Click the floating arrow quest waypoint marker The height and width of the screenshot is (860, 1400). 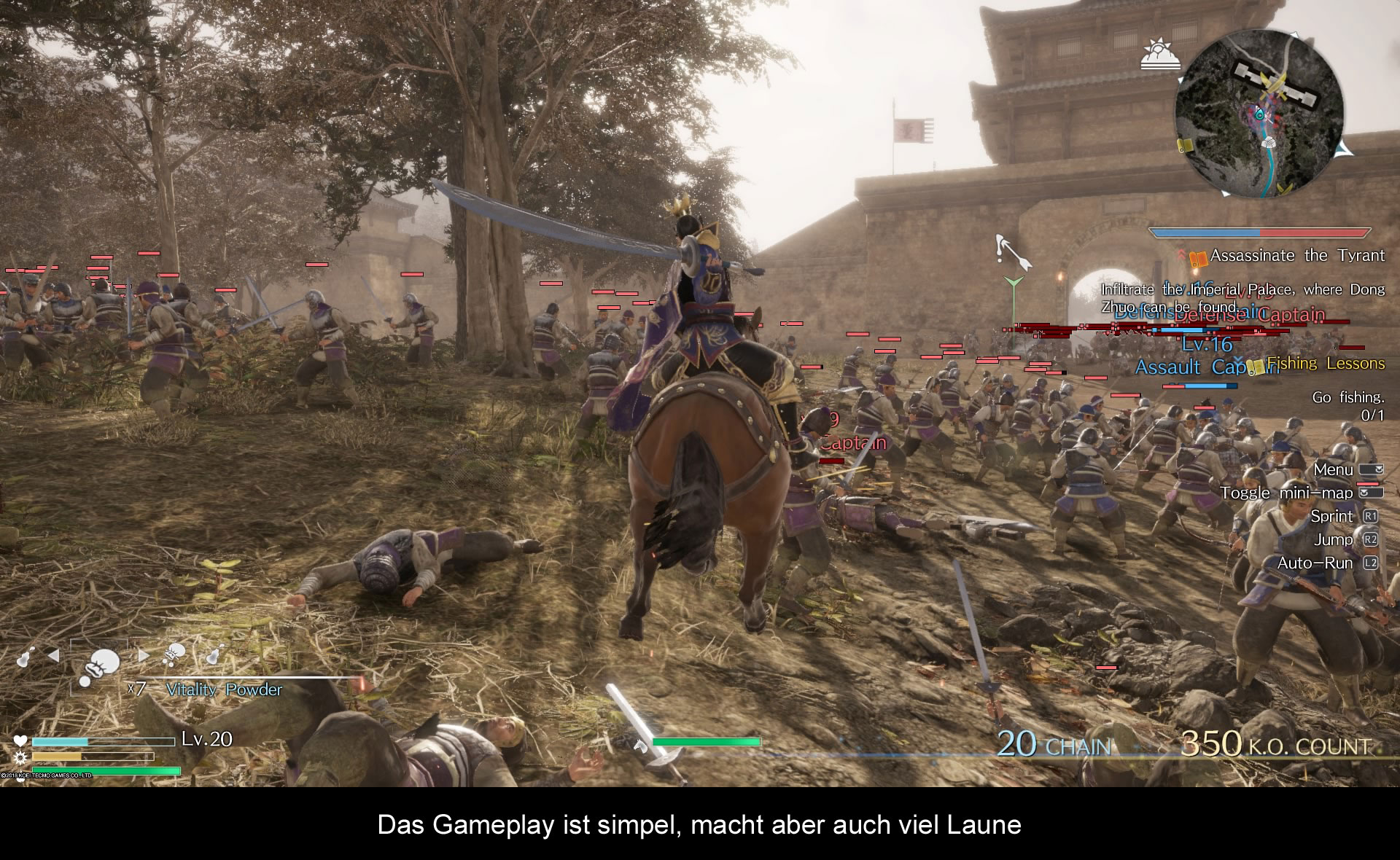click(x=1012, y=251)
